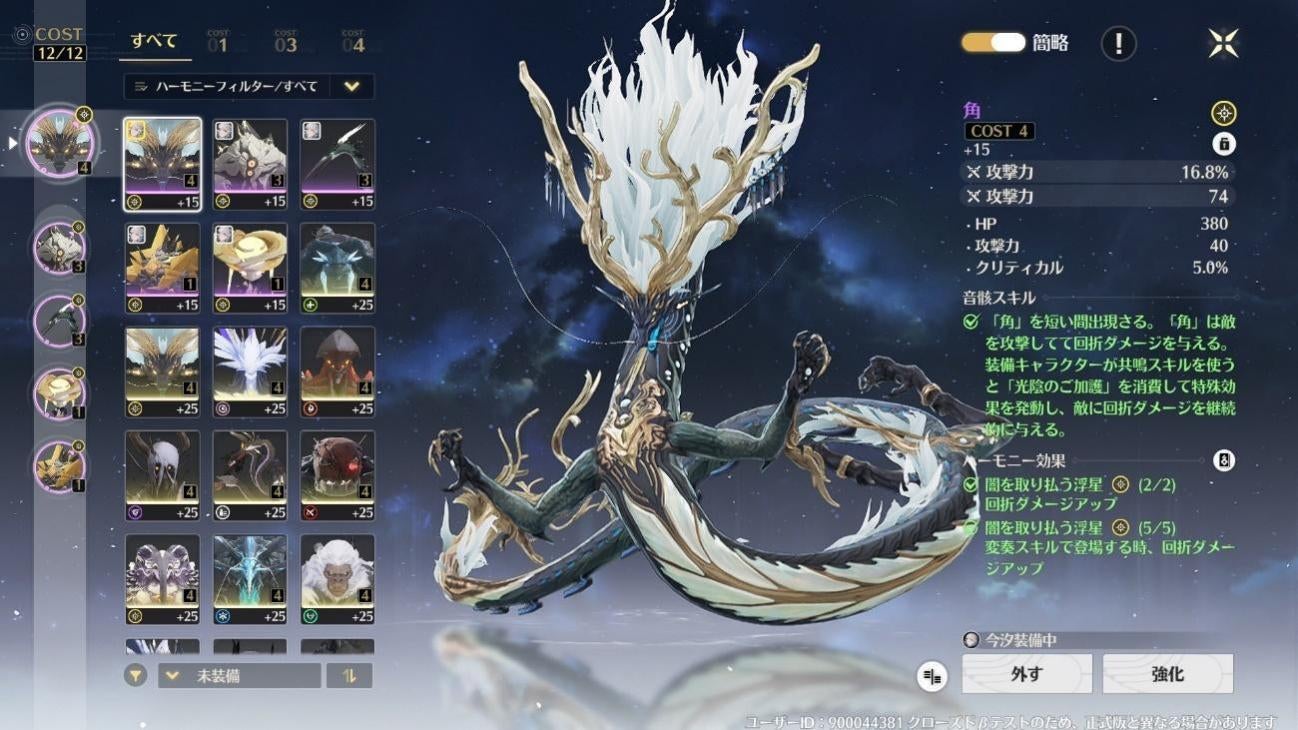Select the COST 4 filter tab
Image resolution: width=1298 pixels, height=730 pixels.
point(353,42)
